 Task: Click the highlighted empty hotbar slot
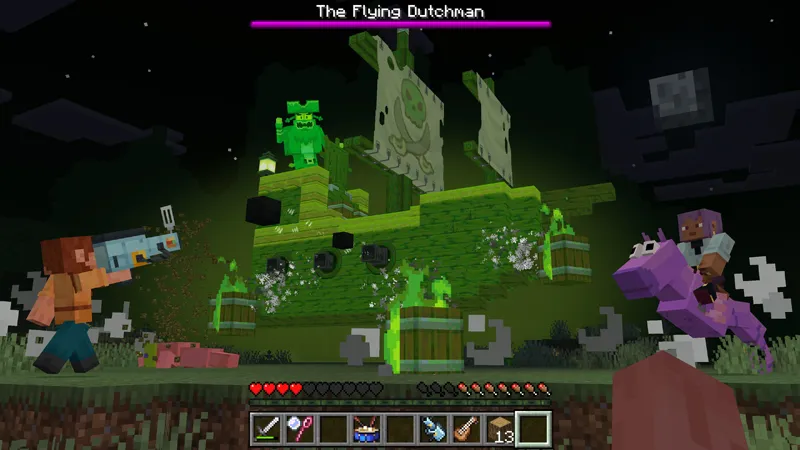click(x=534, y=429)
